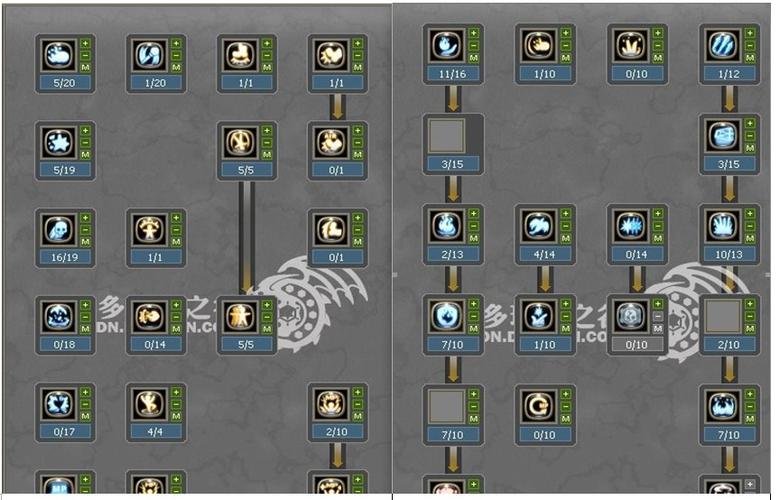Click the M button next to the 5/19 skill
This screenshot has height=500, width=780.
click(x=85, y=155)
